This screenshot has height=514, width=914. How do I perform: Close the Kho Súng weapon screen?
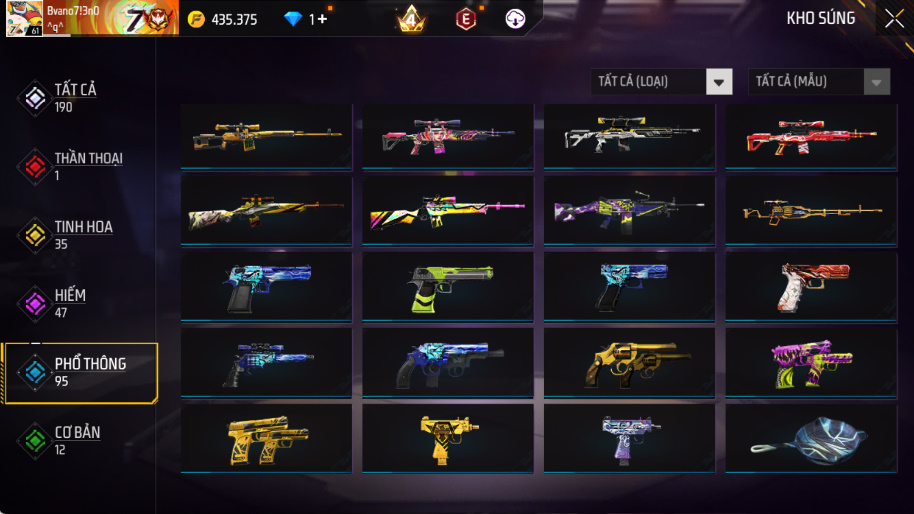(x=893, y=18)
